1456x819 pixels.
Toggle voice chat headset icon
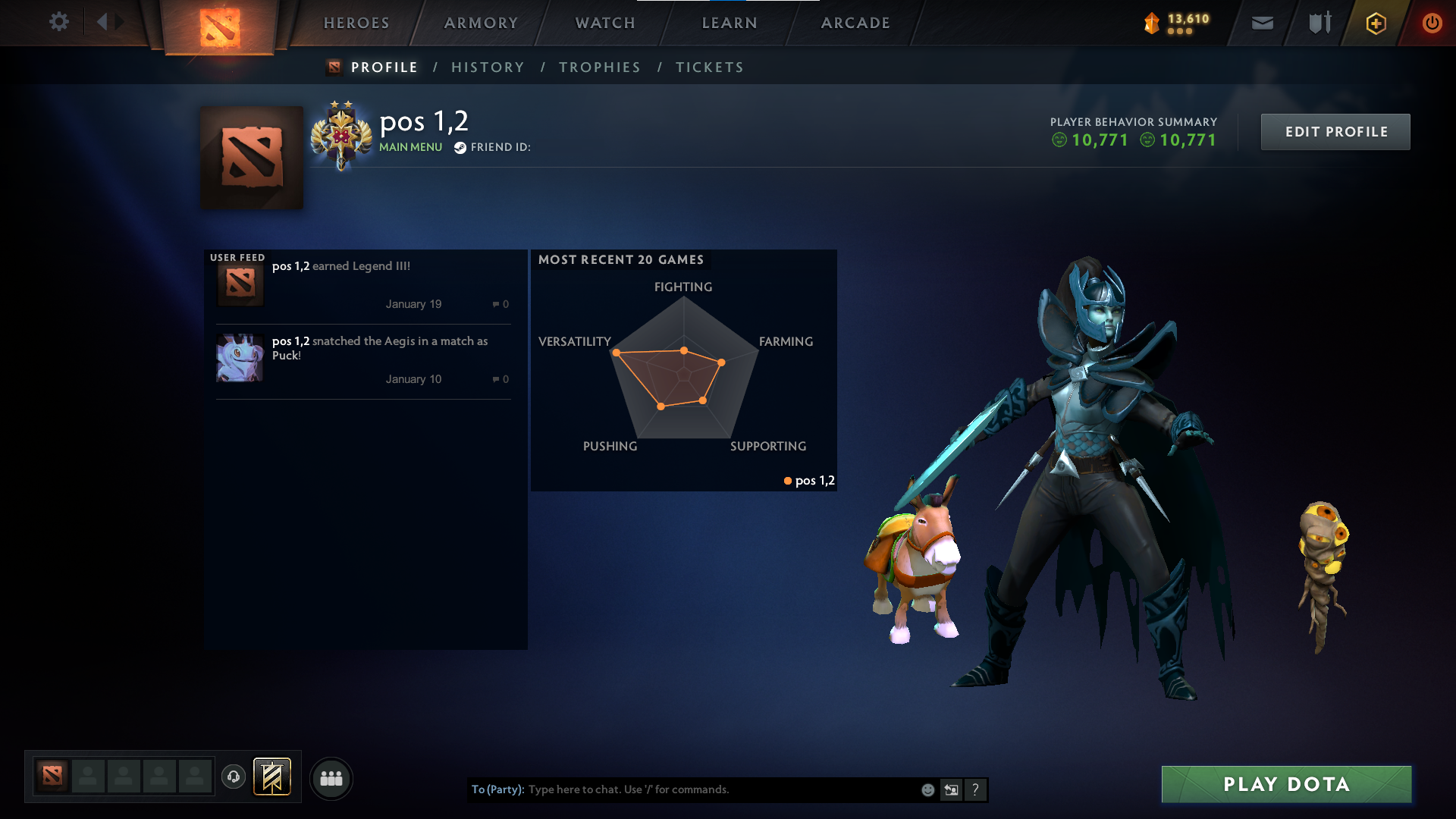click(x=234, y=777)
